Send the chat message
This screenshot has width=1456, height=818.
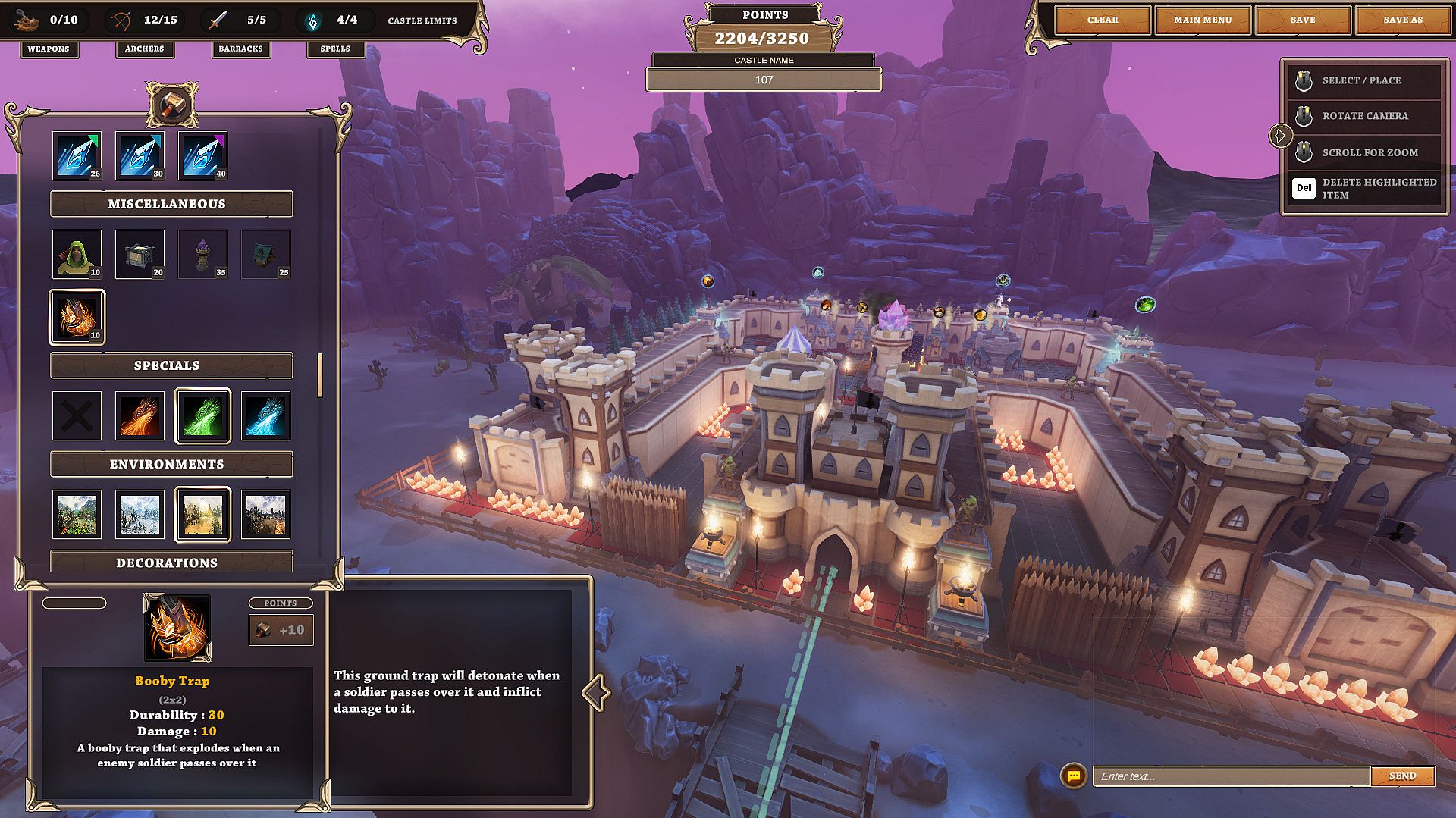1402,776
